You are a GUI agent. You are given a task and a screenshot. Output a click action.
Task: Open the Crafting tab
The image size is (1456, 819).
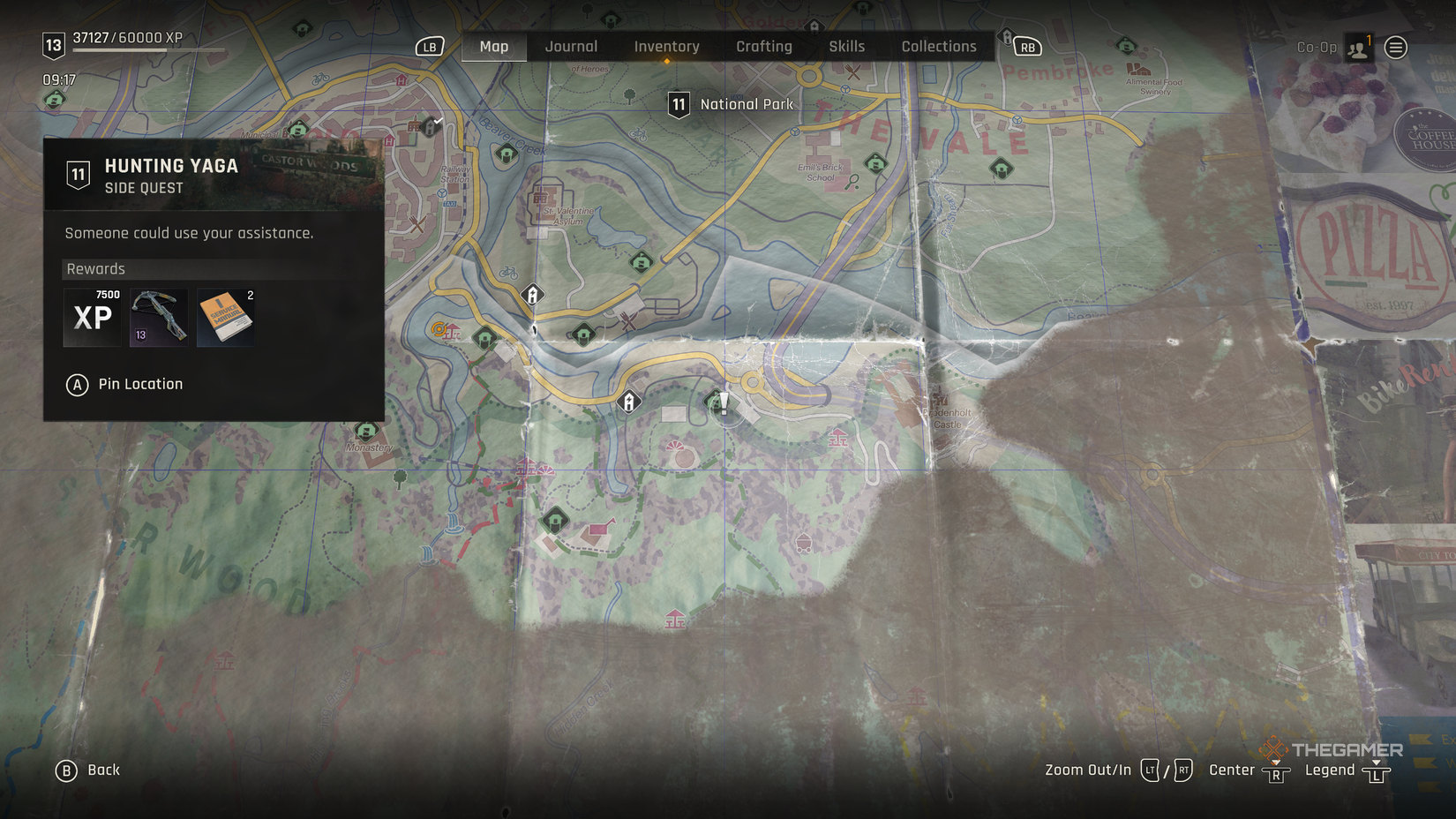point(765,47)
